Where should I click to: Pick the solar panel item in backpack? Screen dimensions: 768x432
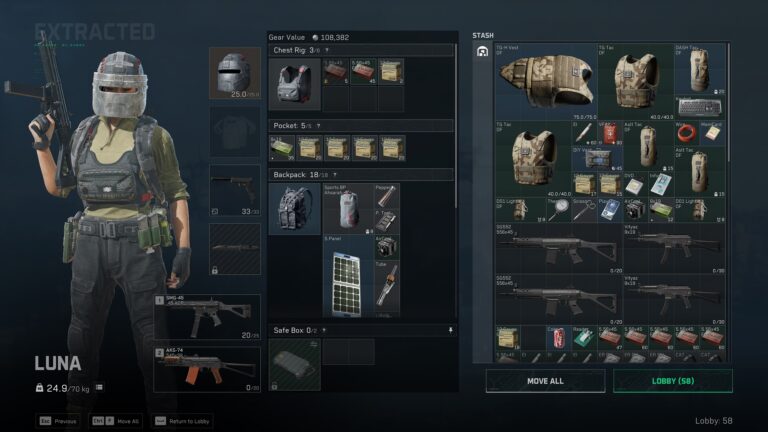click(x=346, y=274)
